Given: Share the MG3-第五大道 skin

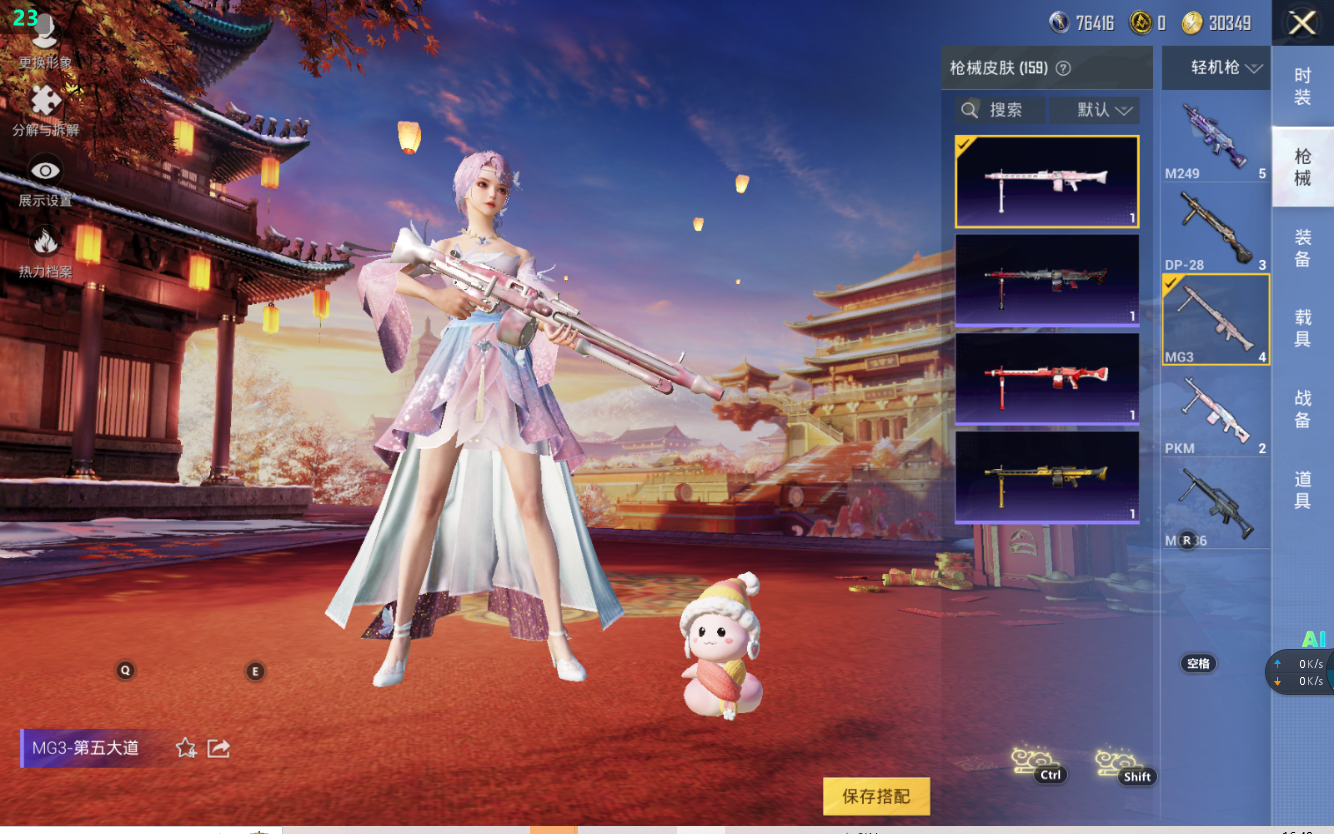Looking at the screenshot, I should pos(219,748).
